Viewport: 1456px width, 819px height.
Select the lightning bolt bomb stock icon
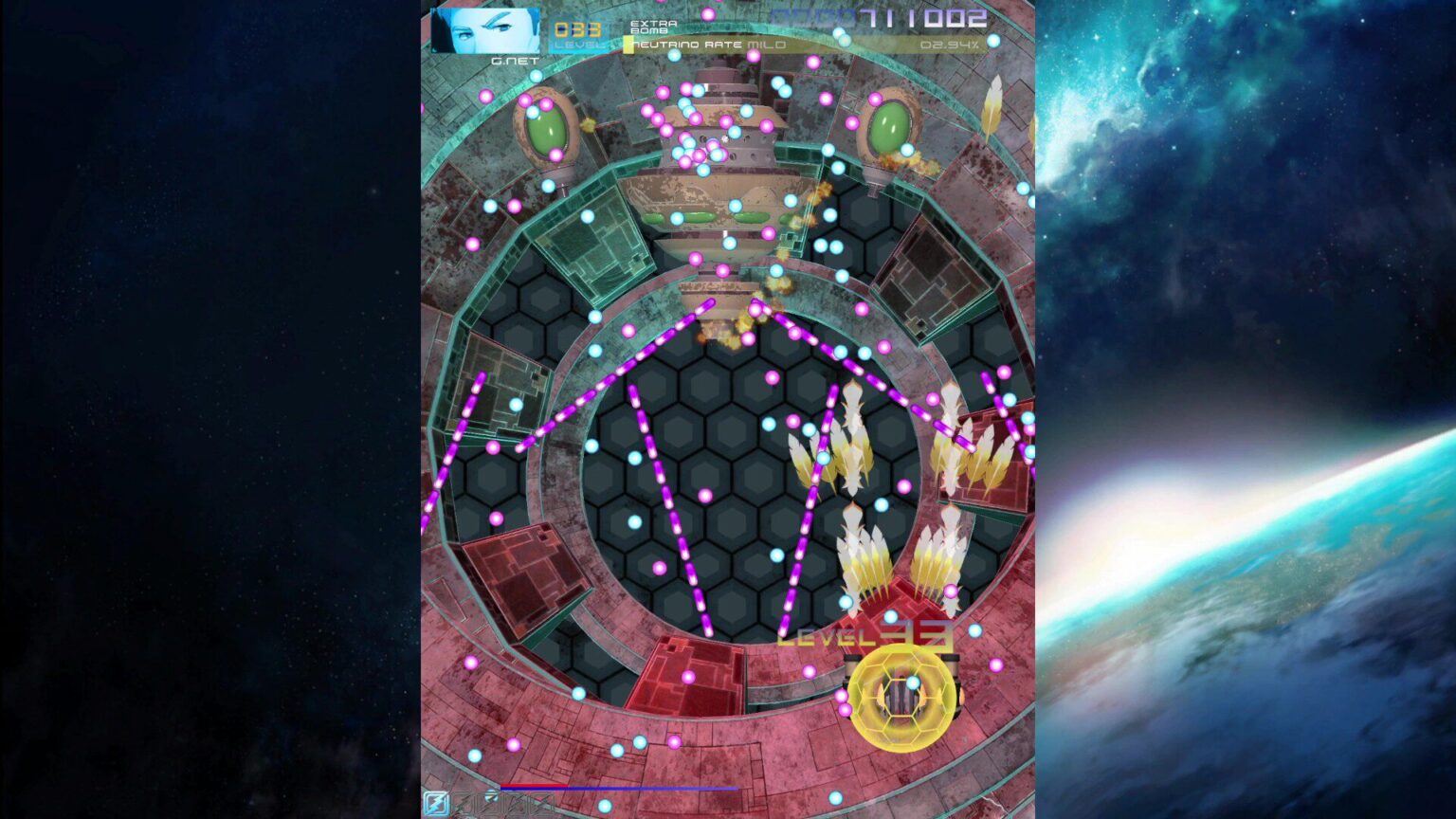coord(437,802)
